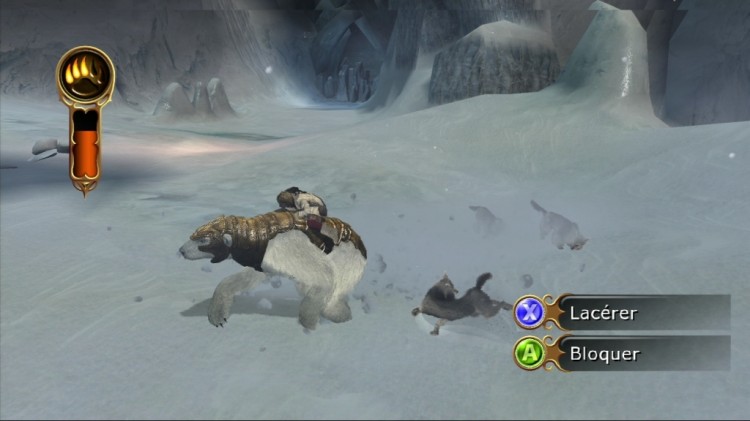The height and width of the screenshot is (421, 750).
Task: Click the bear paw emblem icon
Action: [x=85, y=75]
